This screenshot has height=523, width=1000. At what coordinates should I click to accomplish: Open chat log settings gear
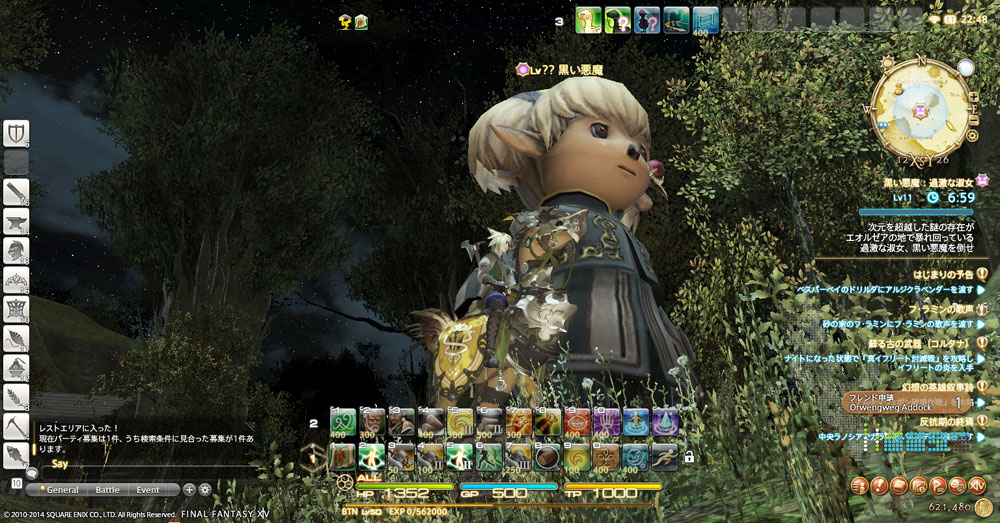(x=205, y=490)
